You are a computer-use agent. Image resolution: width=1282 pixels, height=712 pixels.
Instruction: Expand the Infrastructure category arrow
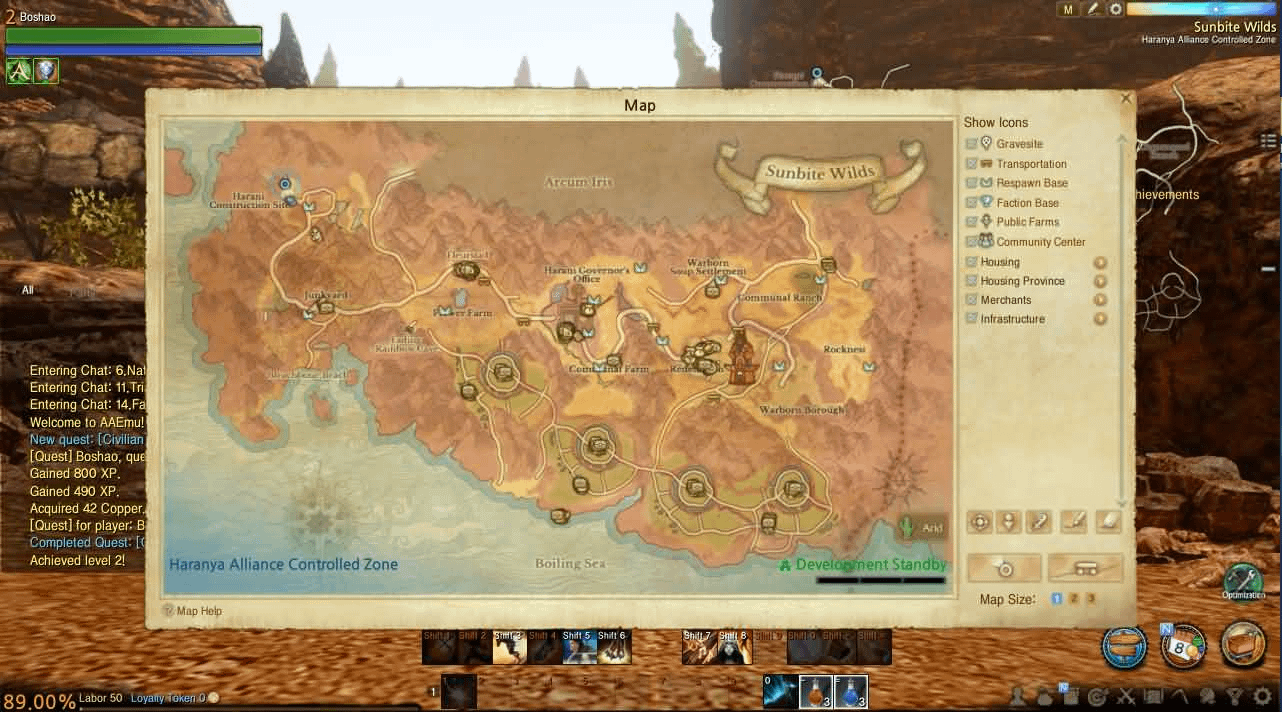(x=1100, y=319)
